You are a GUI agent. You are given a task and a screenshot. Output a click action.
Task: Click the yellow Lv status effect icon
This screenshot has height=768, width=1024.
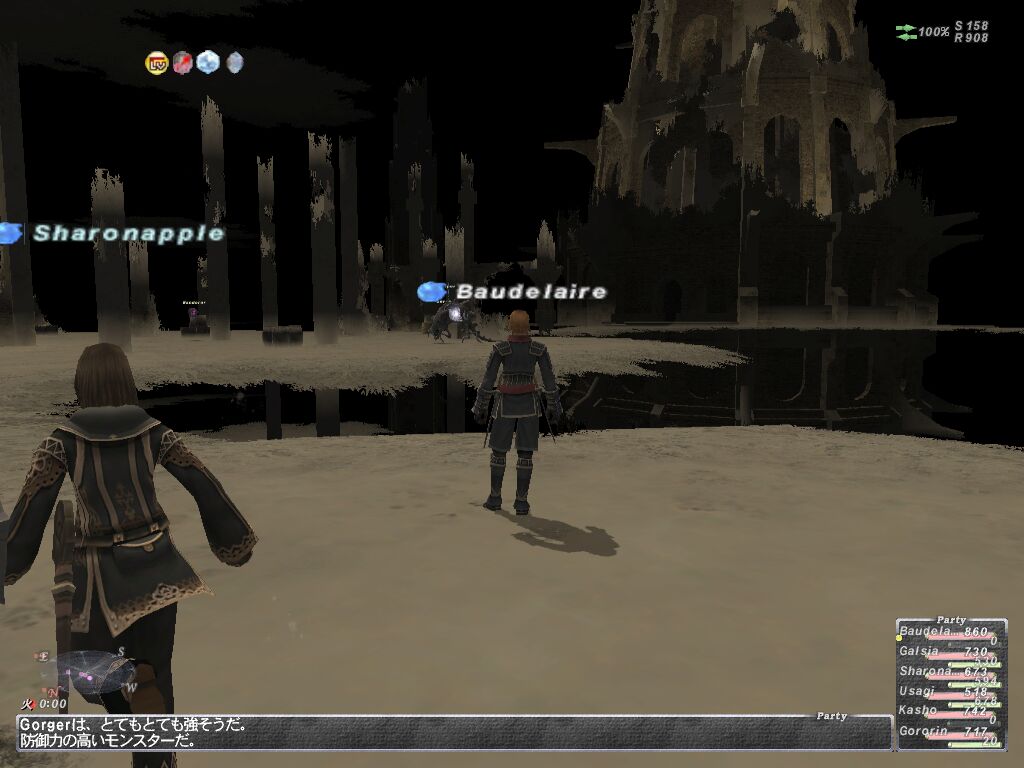coord(157,63)
